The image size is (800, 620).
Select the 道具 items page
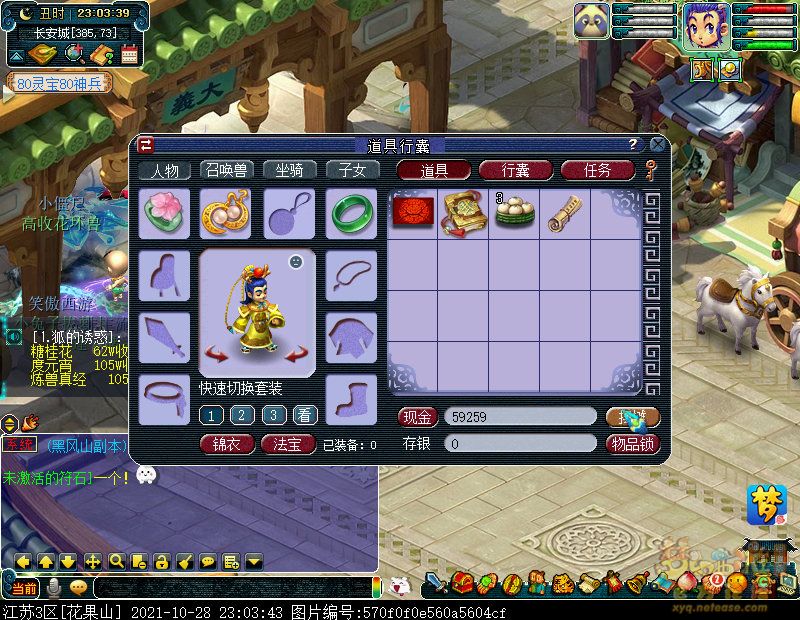point(433,170)
